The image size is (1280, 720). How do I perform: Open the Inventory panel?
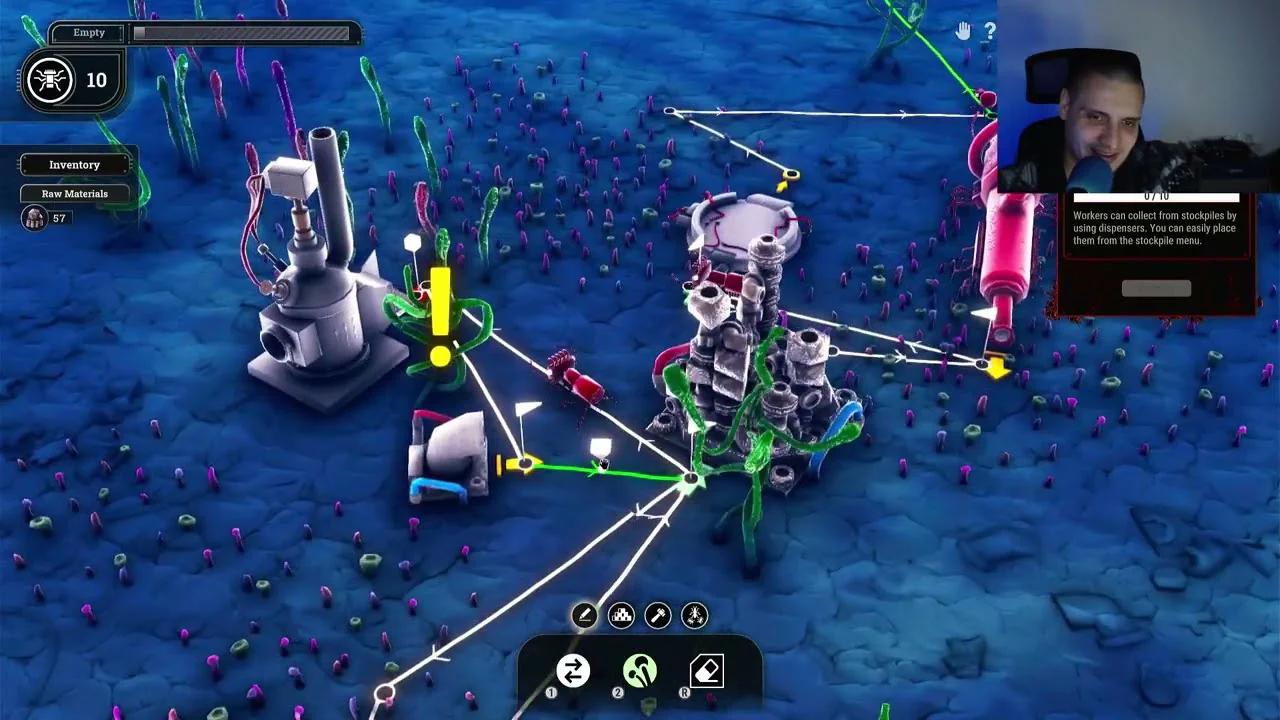75,164
